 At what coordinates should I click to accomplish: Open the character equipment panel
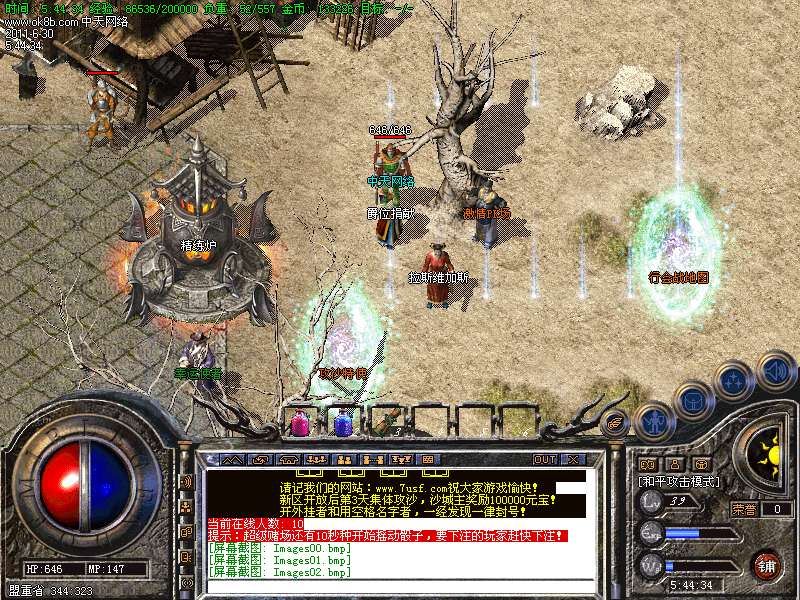coord(653,423)
